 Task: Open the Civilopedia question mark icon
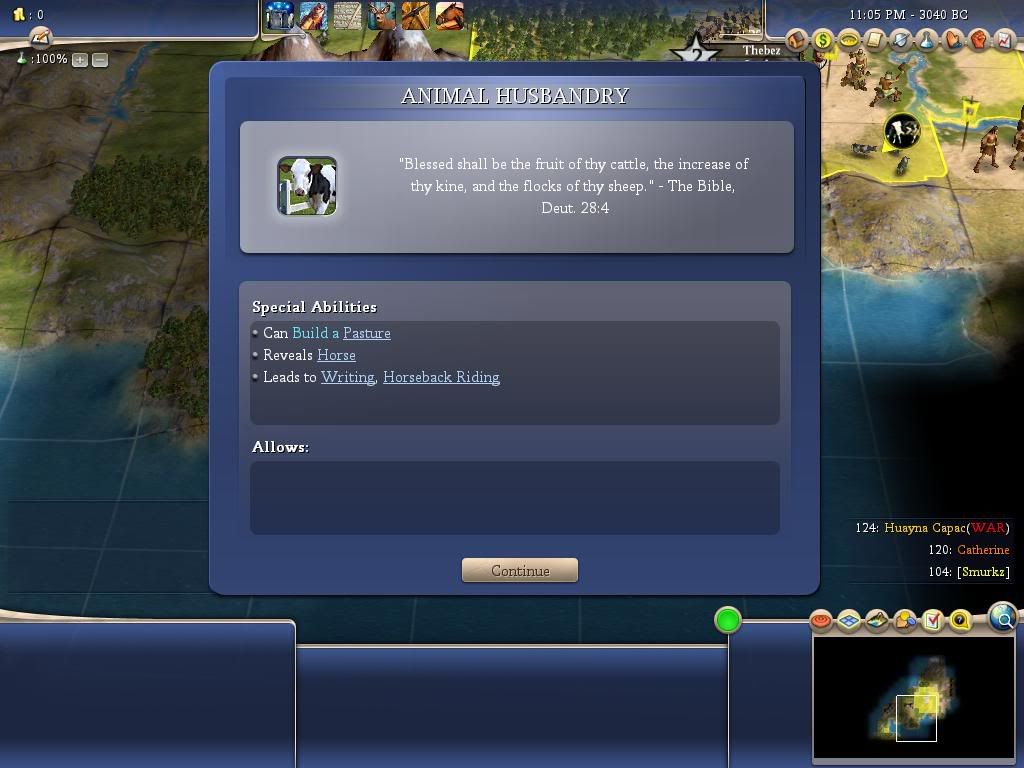coord(960,621)
